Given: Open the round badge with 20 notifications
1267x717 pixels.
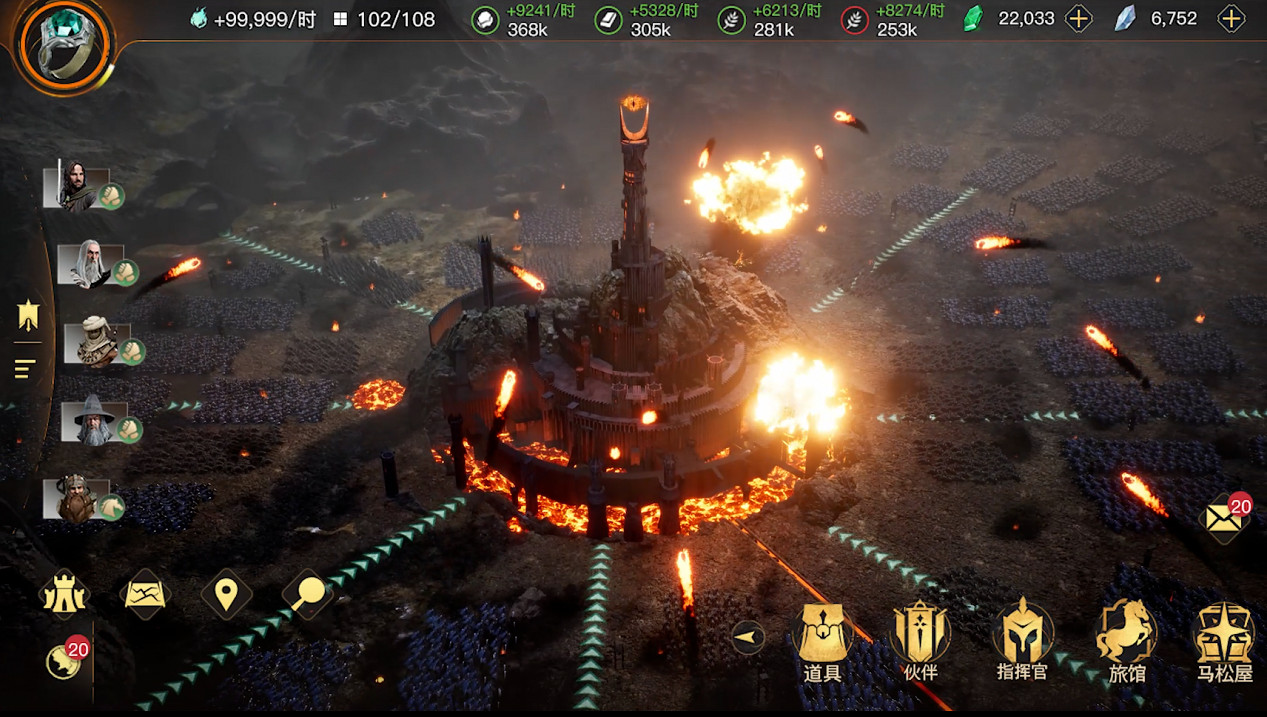Looking at the screenshot, I should coord(65,660).
